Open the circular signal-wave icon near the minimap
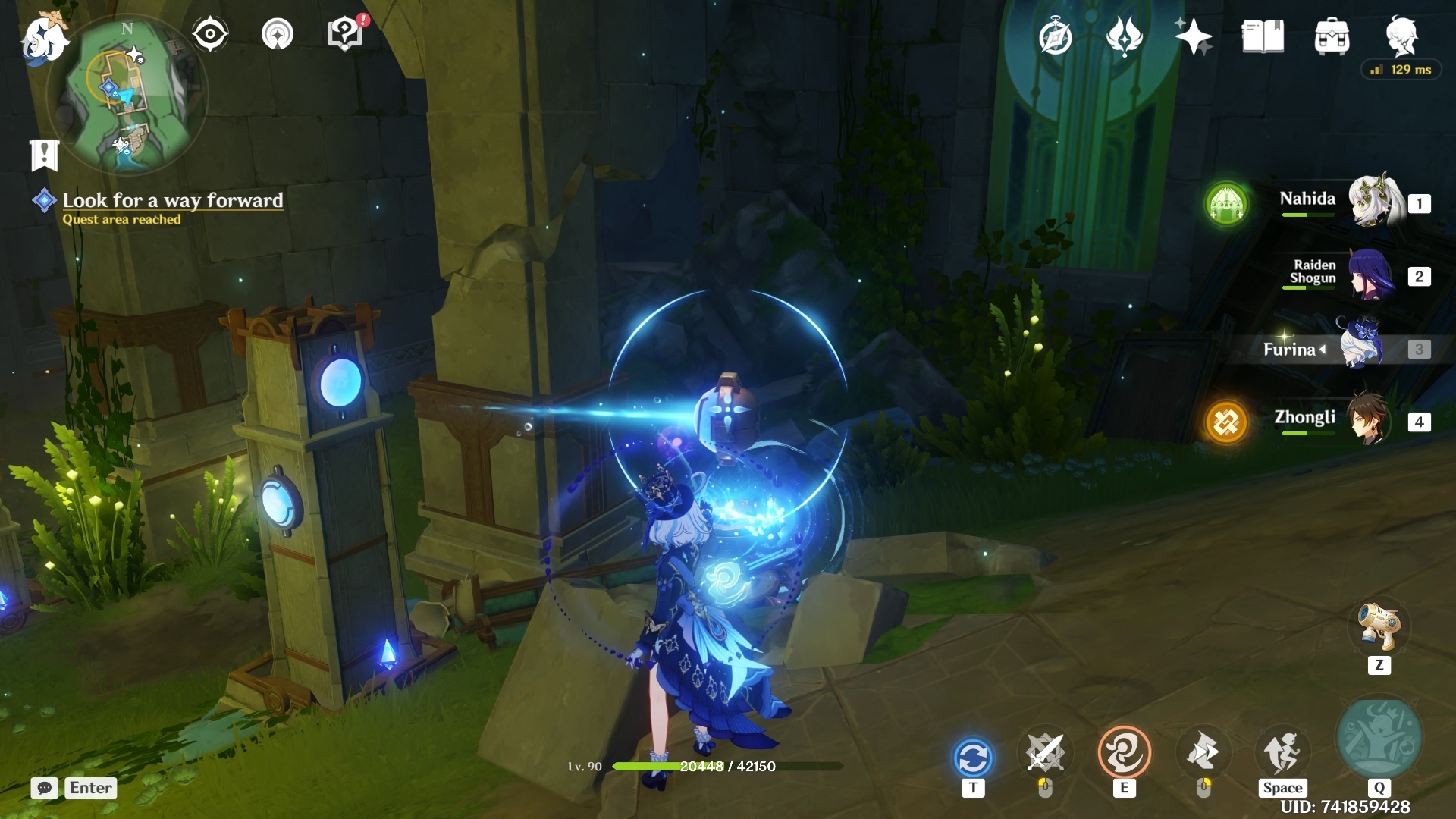 [x=278, y=34]
